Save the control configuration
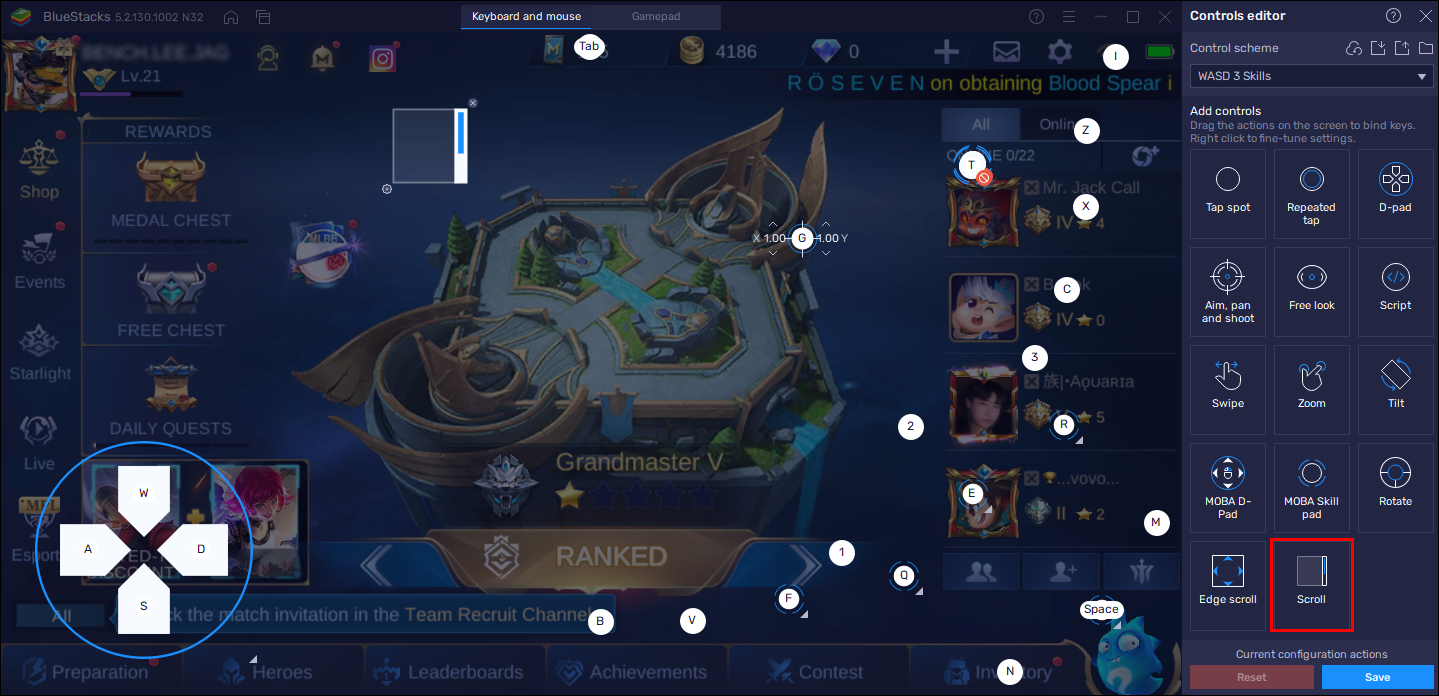The image size is (1439, 696). point(1376,677)
